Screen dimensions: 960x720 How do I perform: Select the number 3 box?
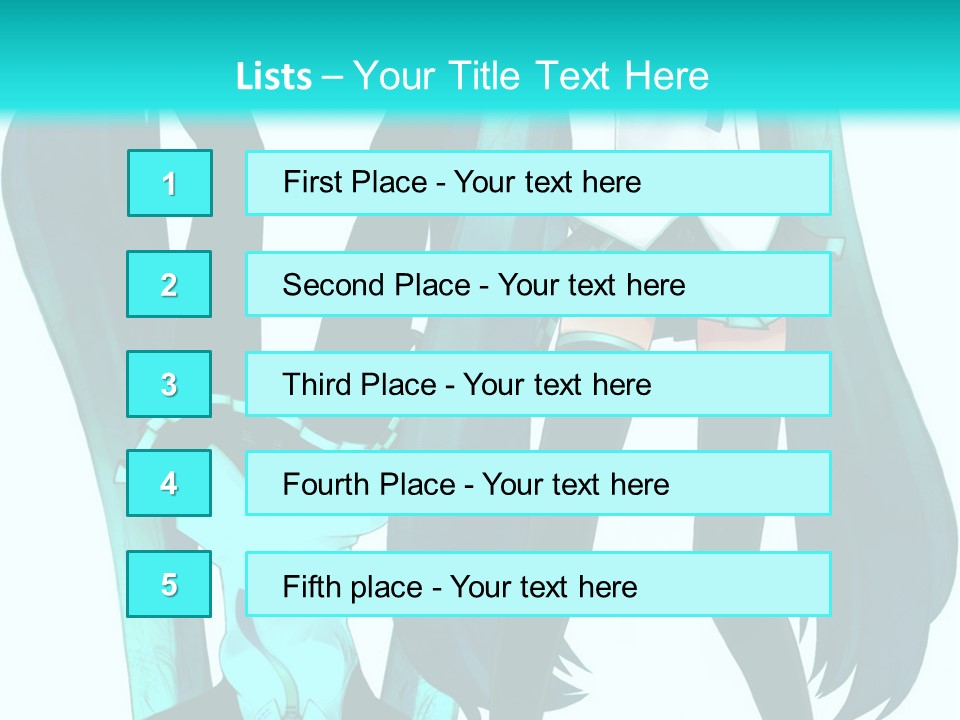[x=170, y=384]
